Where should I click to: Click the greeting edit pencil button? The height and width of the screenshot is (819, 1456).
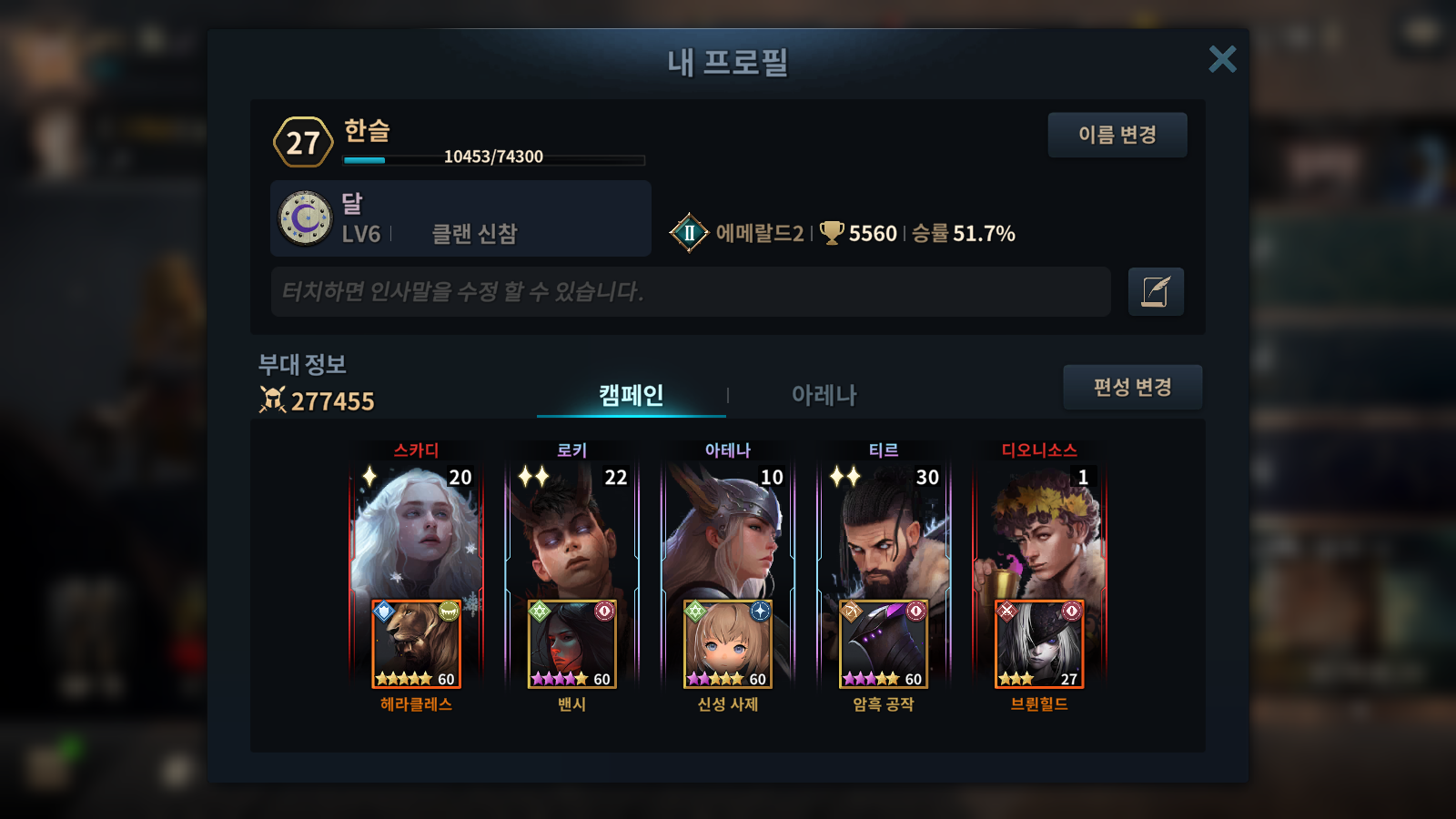[x=1156, y=291]
